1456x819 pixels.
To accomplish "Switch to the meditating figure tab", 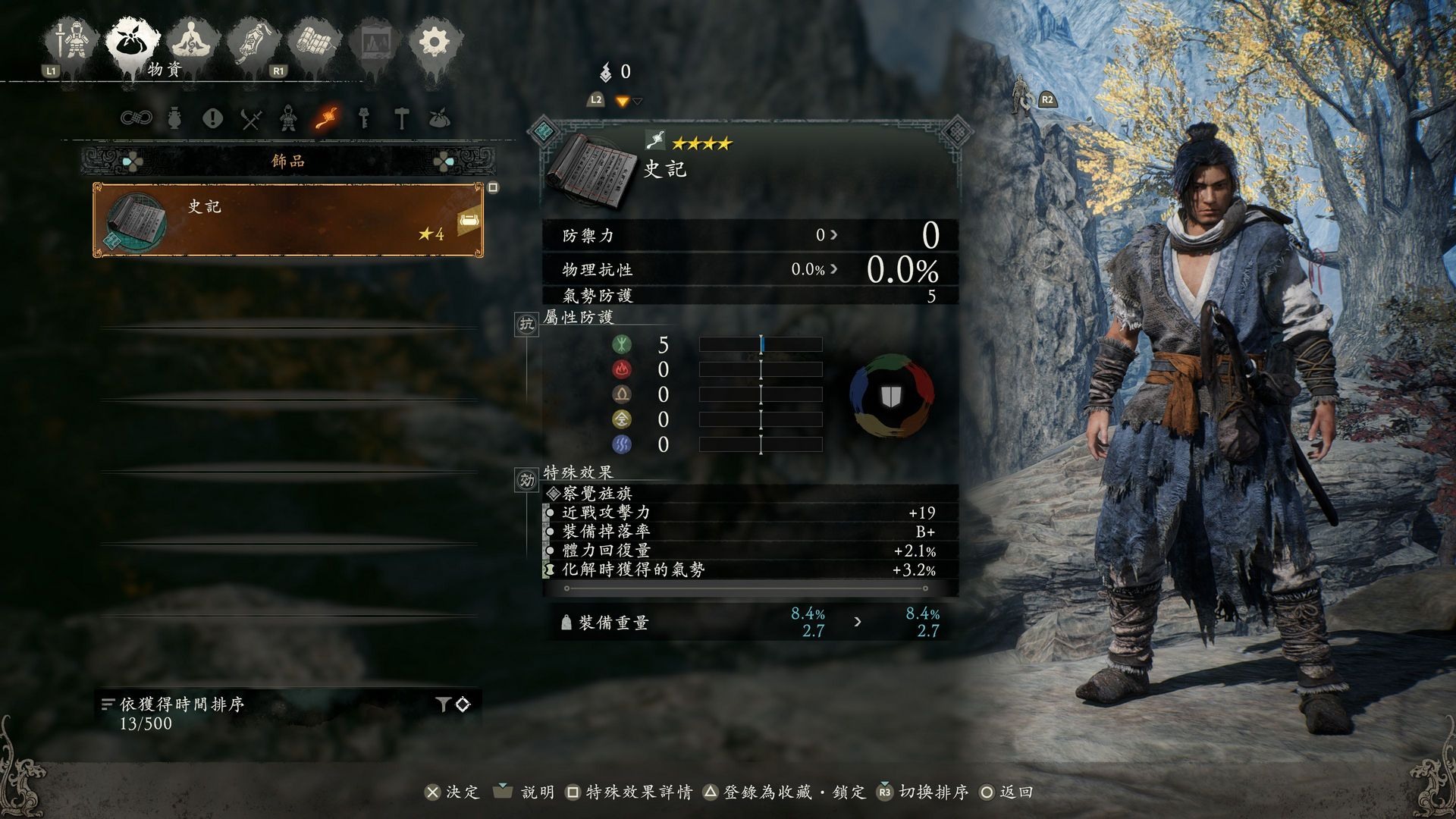I will [x=193, y=42].
